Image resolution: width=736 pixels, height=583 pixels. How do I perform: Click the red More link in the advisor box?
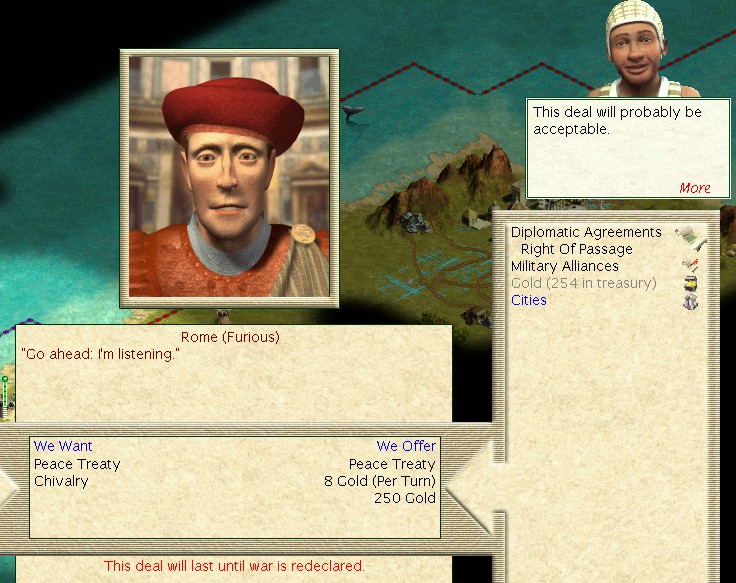pyautogui.click(x=694, y=188)
